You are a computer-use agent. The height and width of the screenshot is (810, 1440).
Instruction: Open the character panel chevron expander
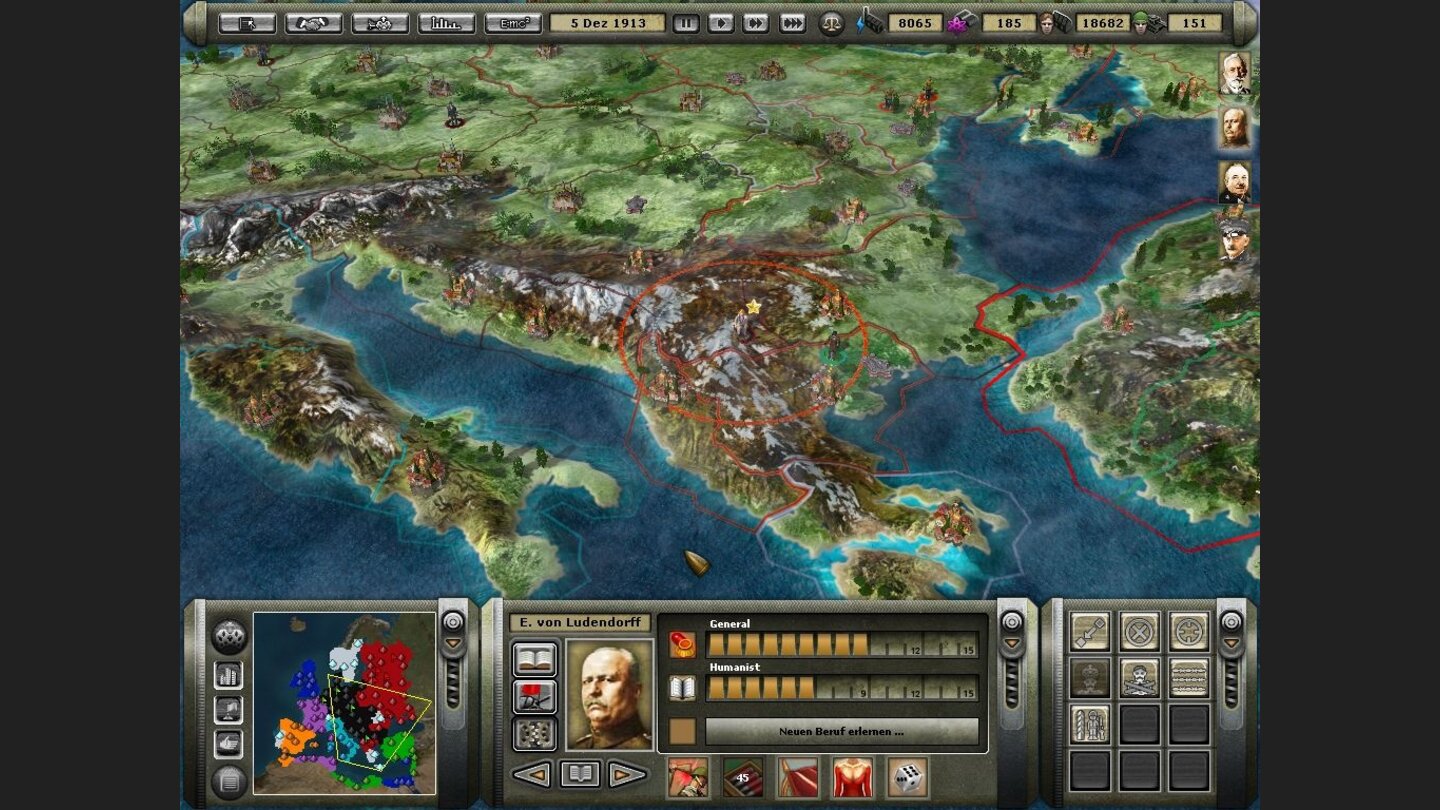(1010, 643)
